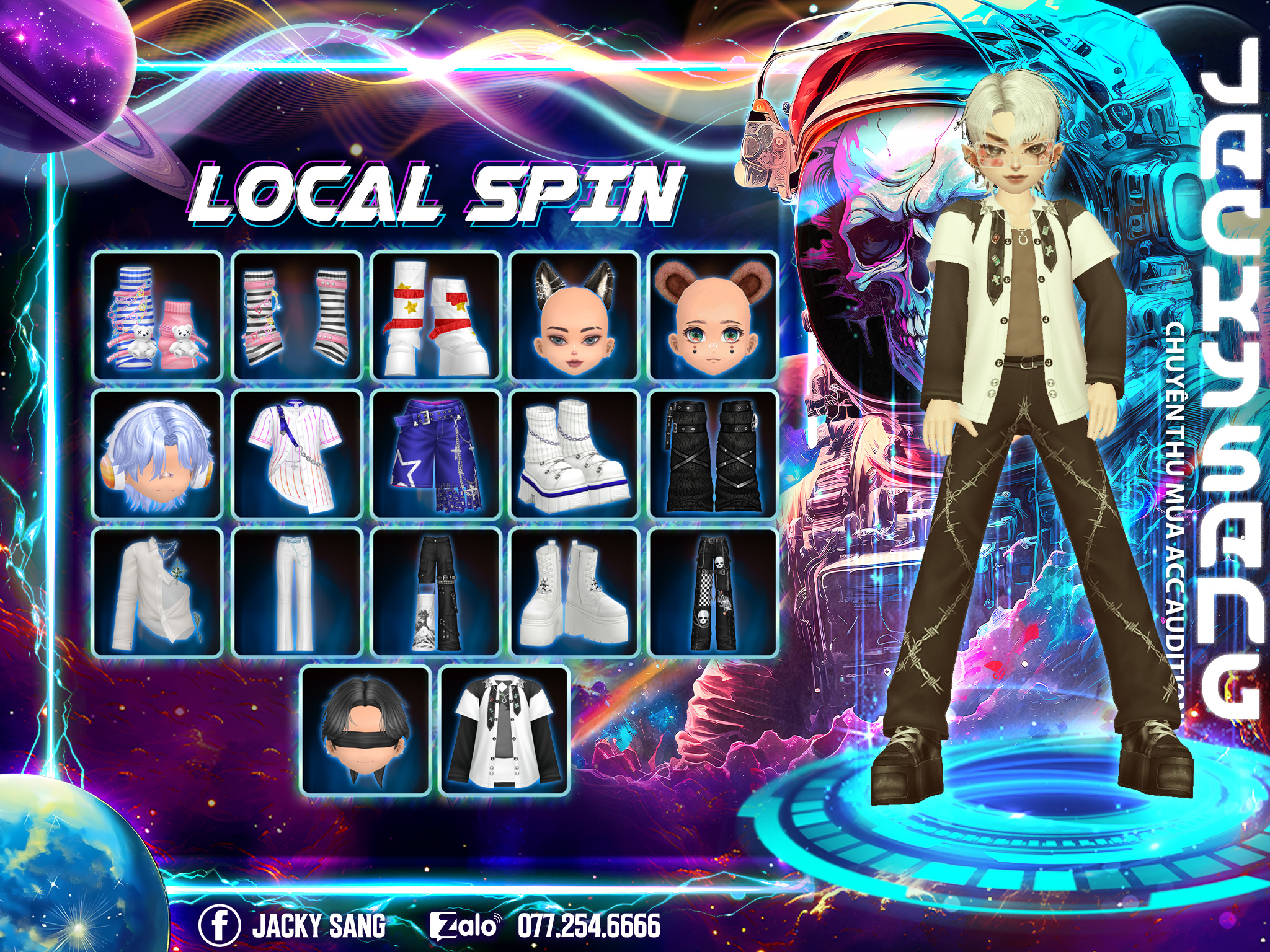Select the white chained boots with blue soles
This screenshot has width=1270, height=952.
pos(575,454)
